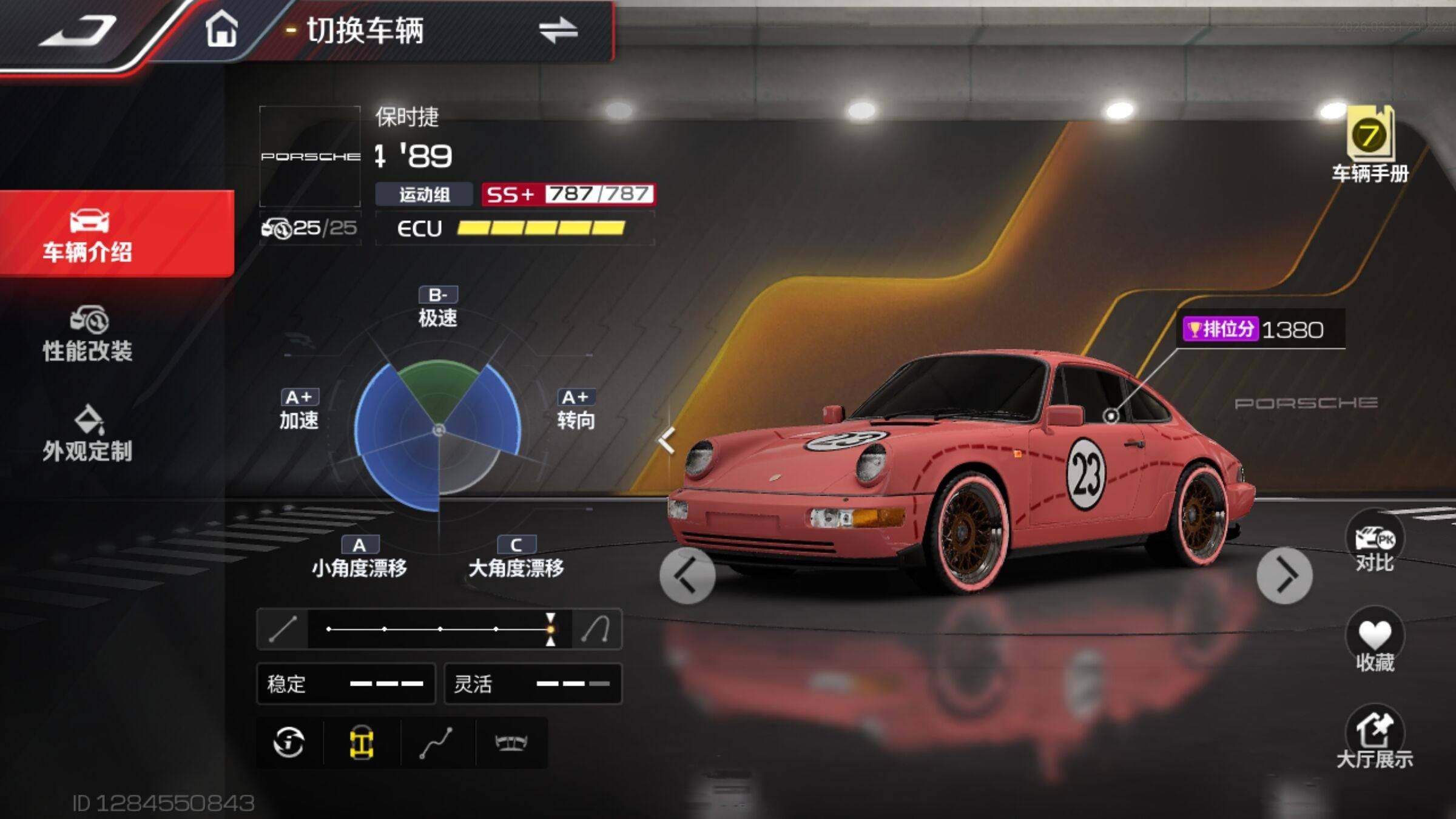This screenshot has height=819, width=1456.
Task: Click the circular info refresh icon
Action: pos(289,743)
